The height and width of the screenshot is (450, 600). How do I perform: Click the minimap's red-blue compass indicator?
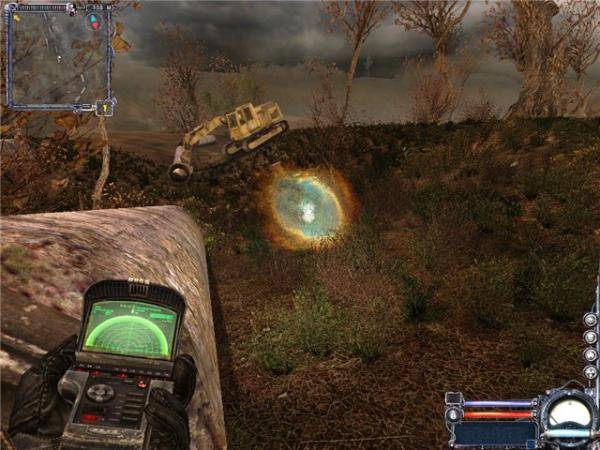(93, 20)
